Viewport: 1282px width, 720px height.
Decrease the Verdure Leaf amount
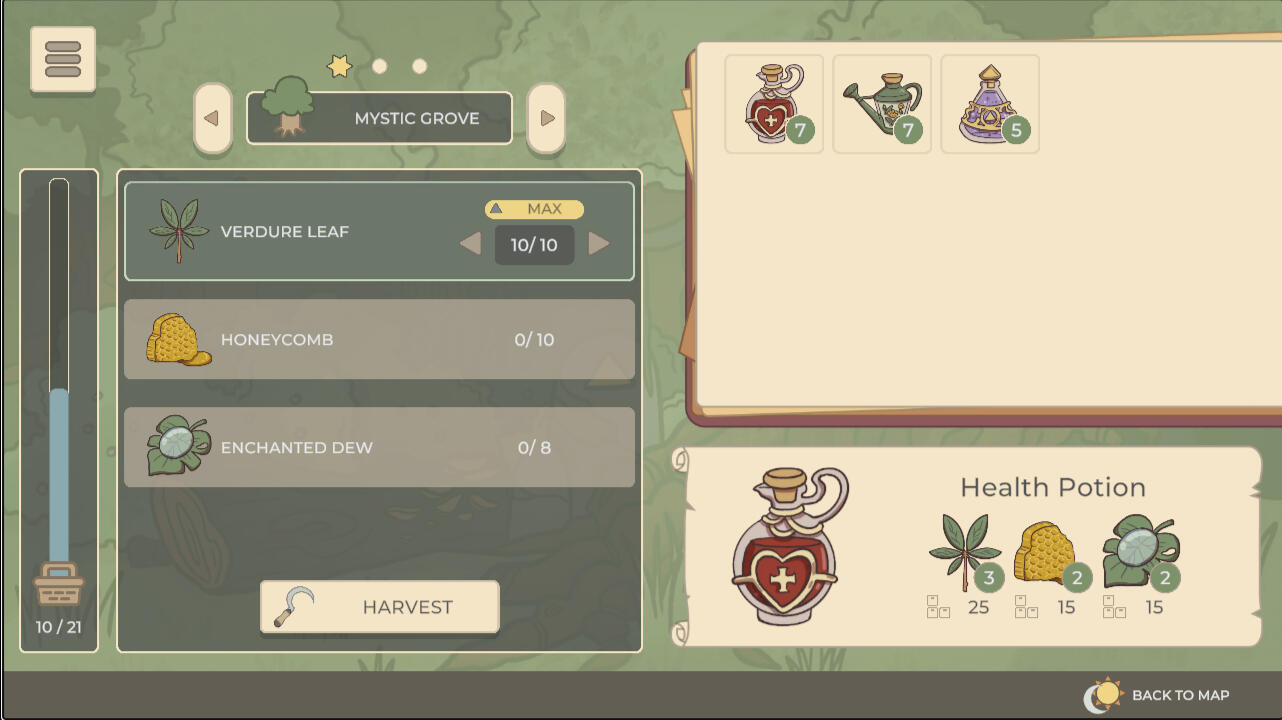coord(470,243)
